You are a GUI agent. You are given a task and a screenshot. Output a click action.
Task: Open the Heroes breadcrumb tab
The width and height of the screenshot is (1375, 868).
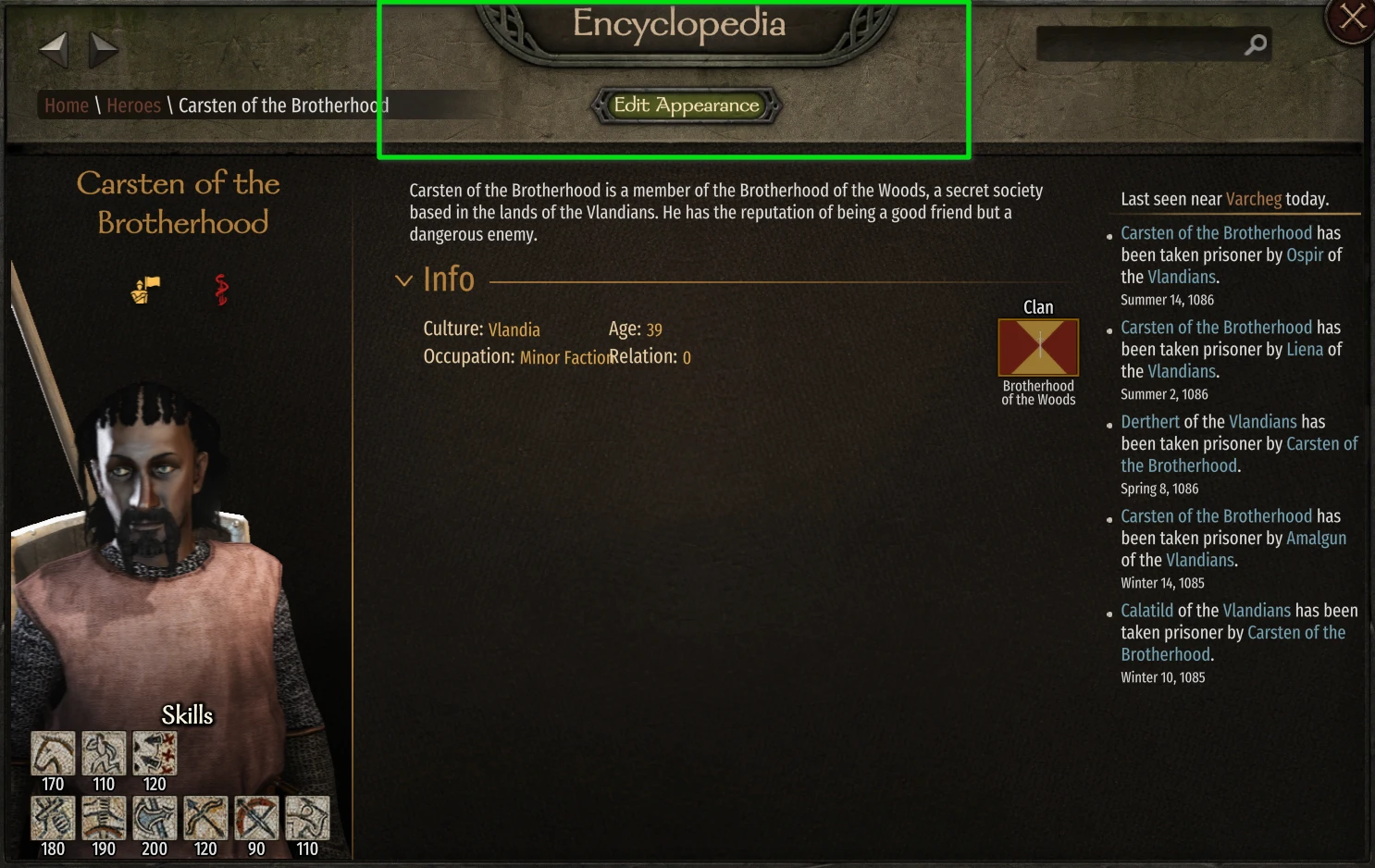click(x=133, y=105)
